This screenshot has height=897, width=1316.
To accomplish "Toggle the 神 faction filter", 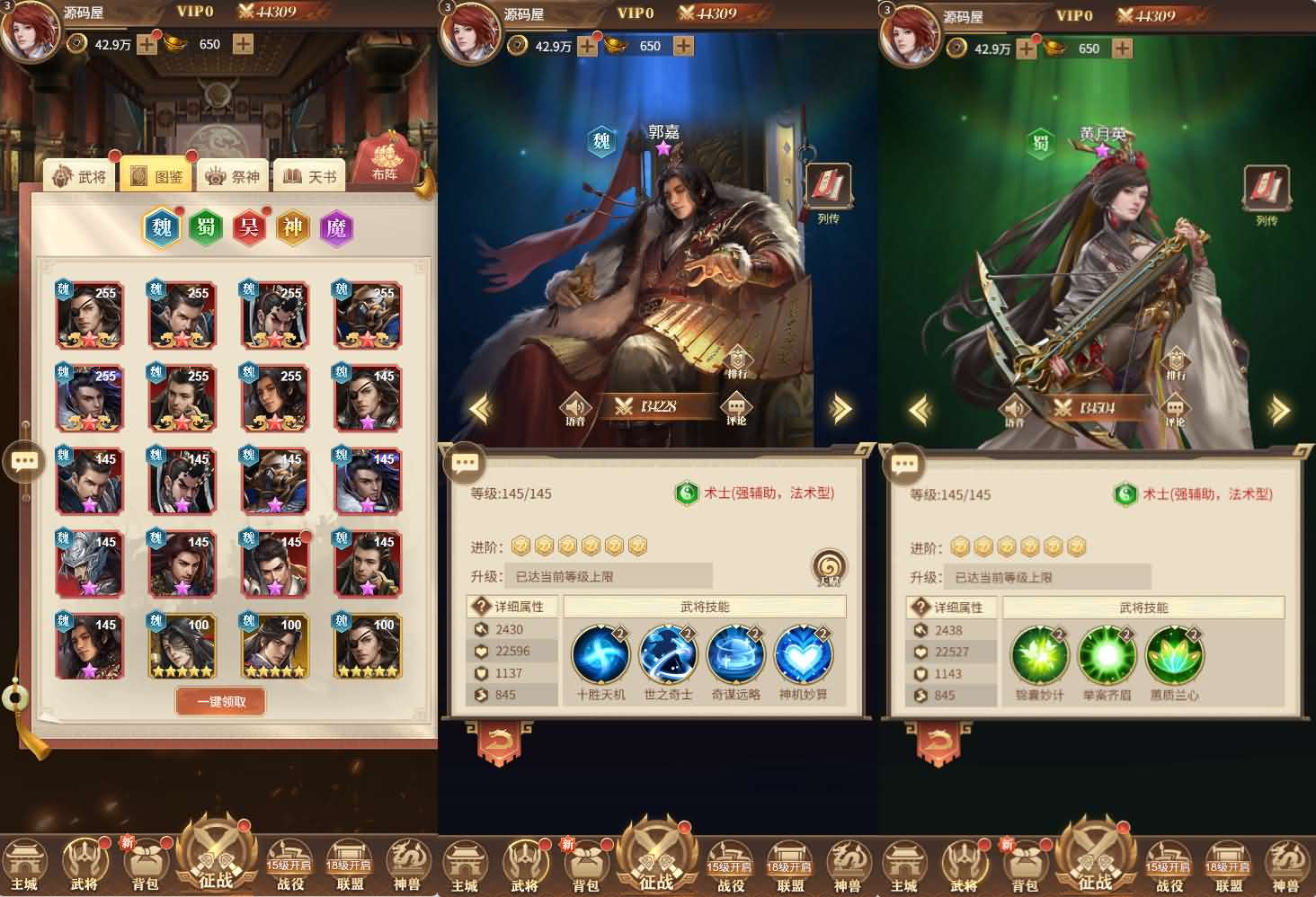I will point(292,227).
